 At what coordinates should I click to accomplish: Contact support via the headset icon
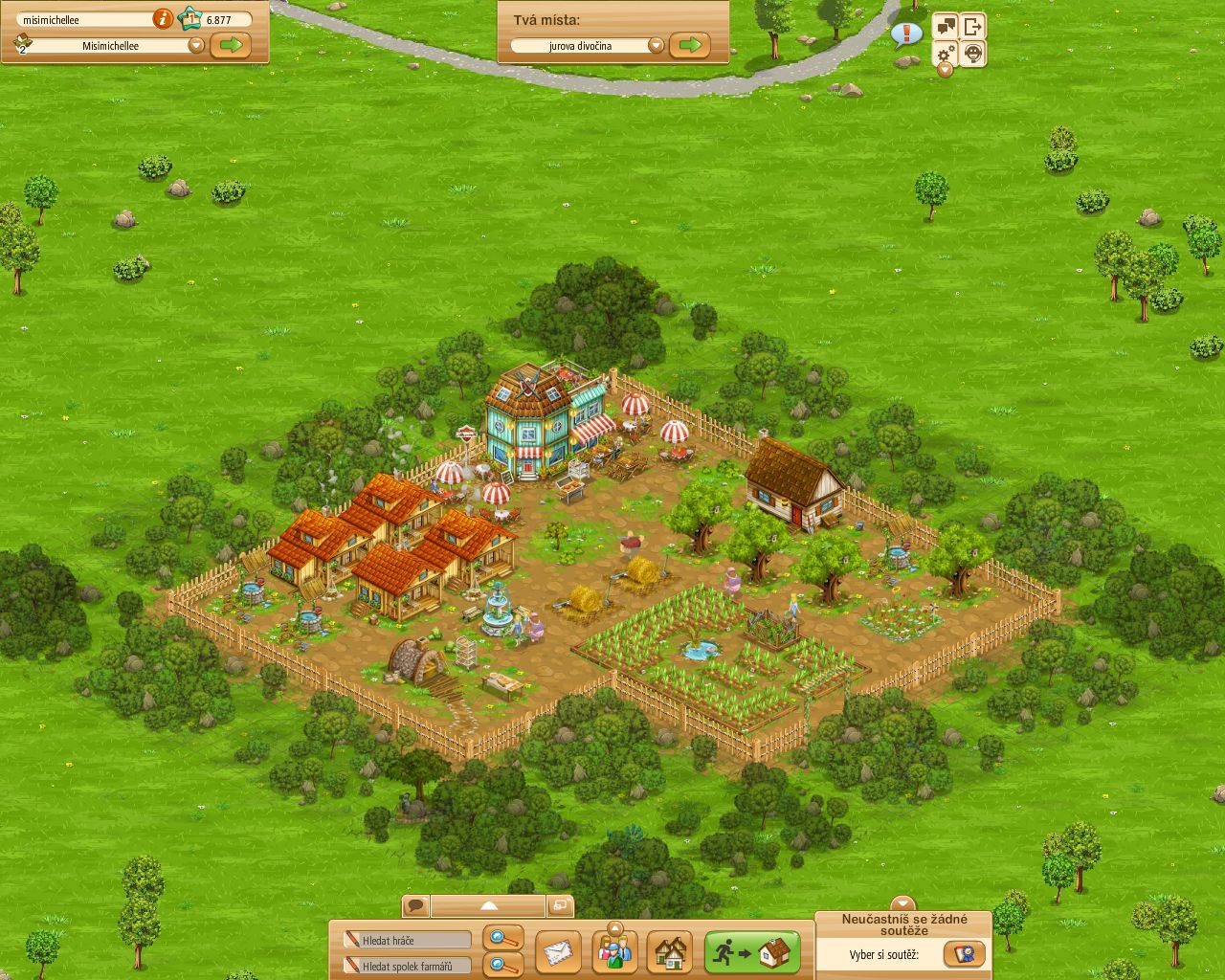[x=973, y=55]
